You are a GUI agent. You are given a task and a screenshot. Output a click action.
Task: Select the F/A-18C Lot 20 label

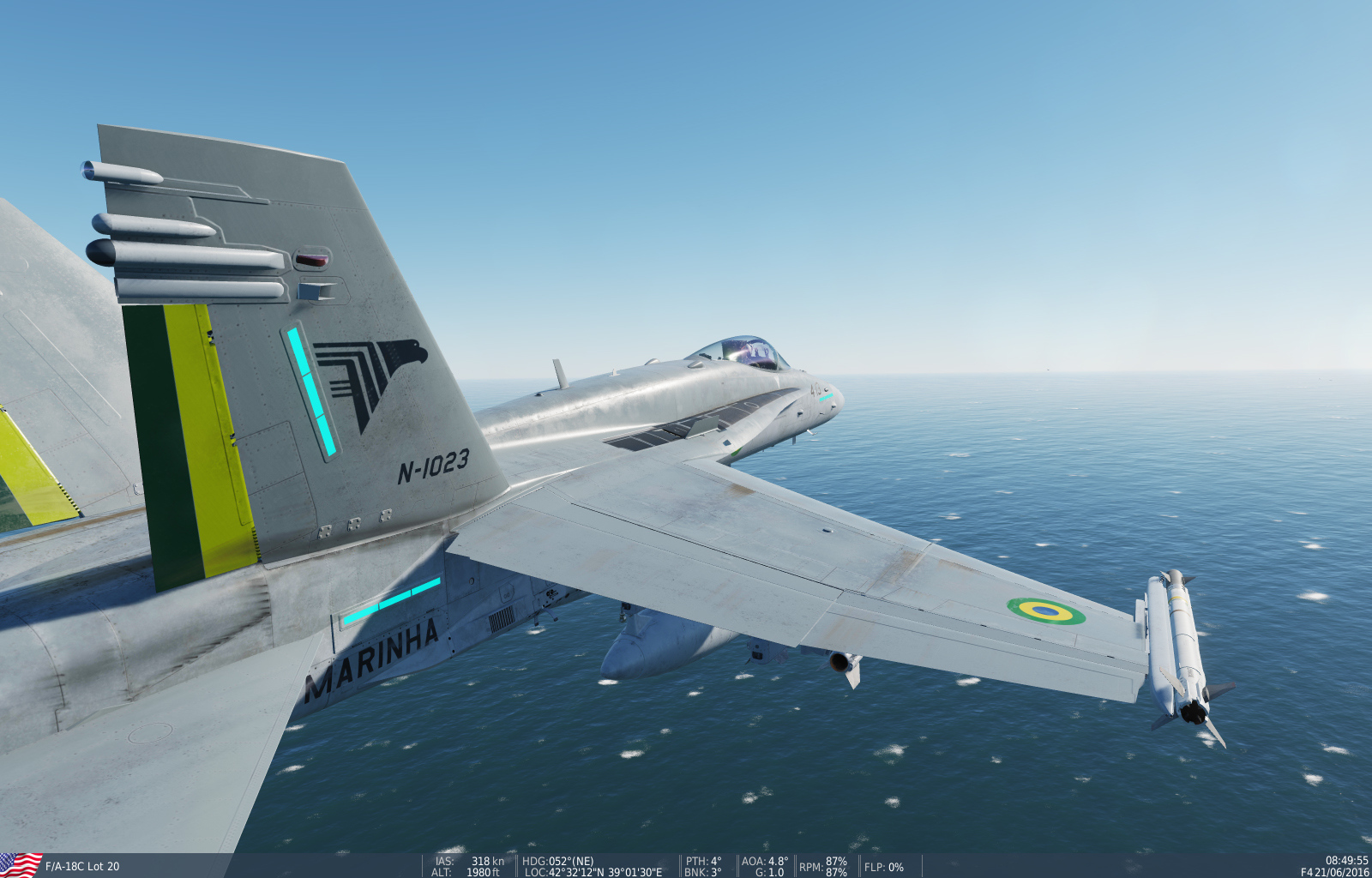(x=81, y=866)
